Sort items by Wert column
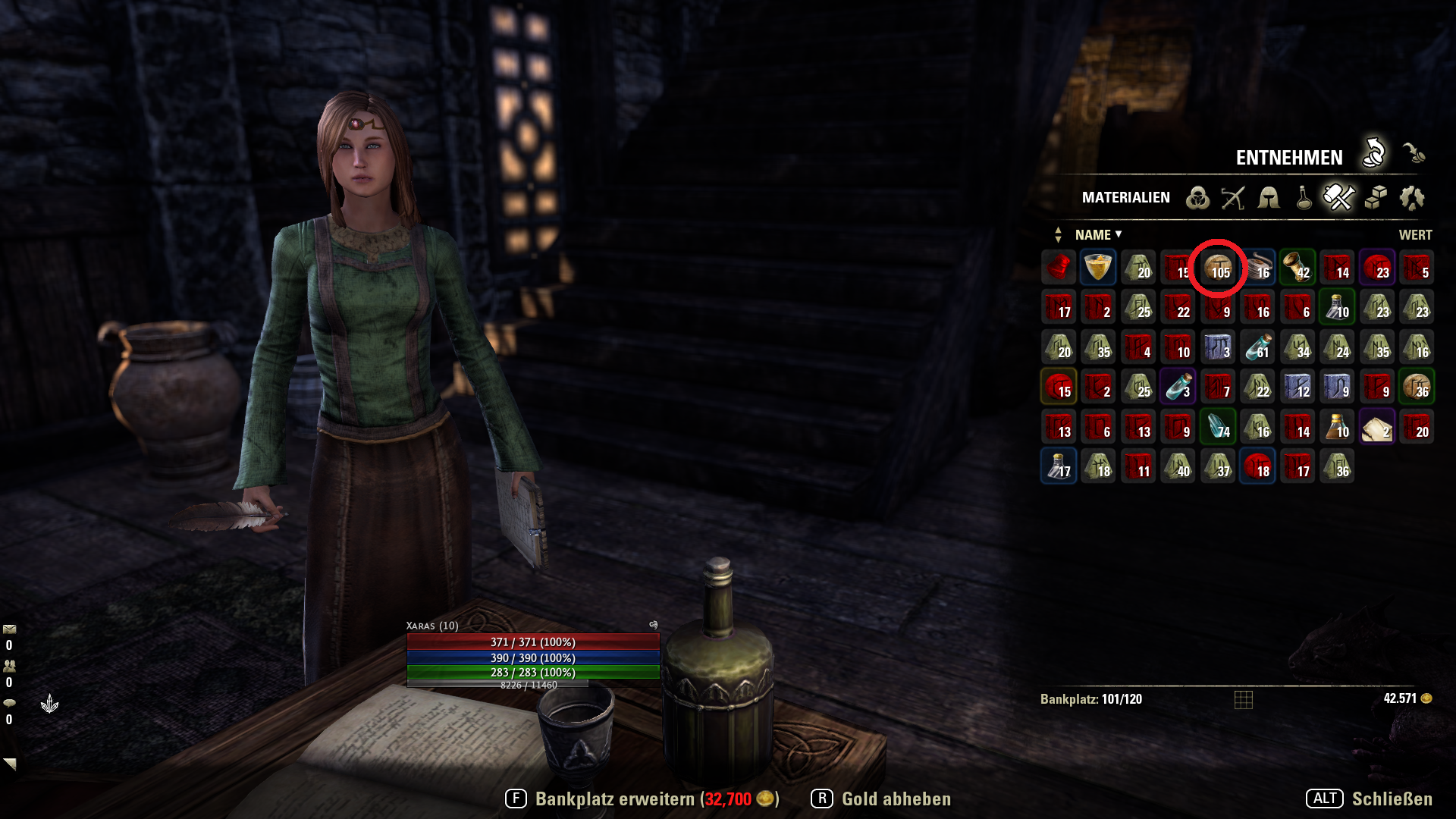 [x=1415, y=235]
